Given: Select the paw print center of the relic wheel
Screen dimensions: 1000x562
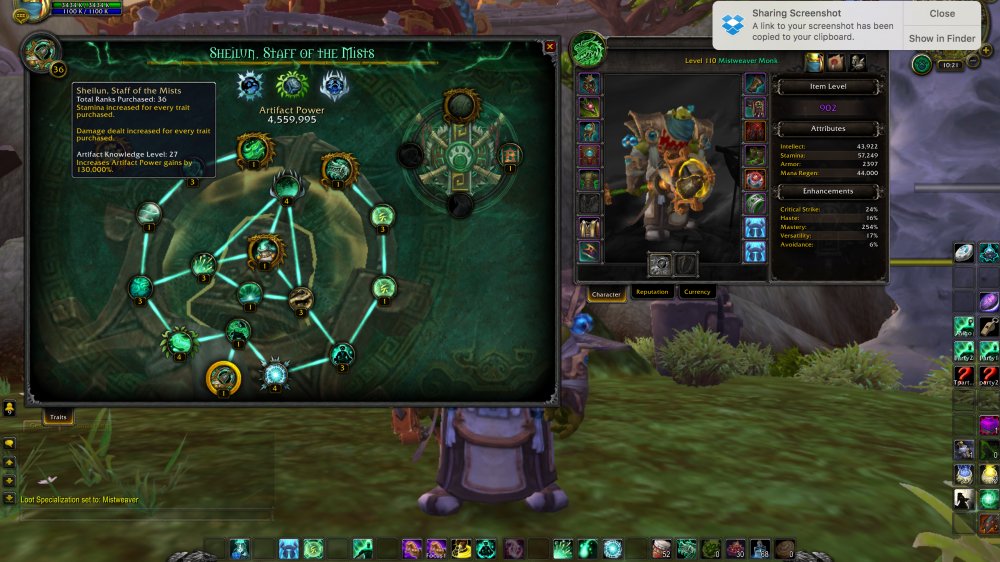Looking at the screenshot, I should coord(460,156).
